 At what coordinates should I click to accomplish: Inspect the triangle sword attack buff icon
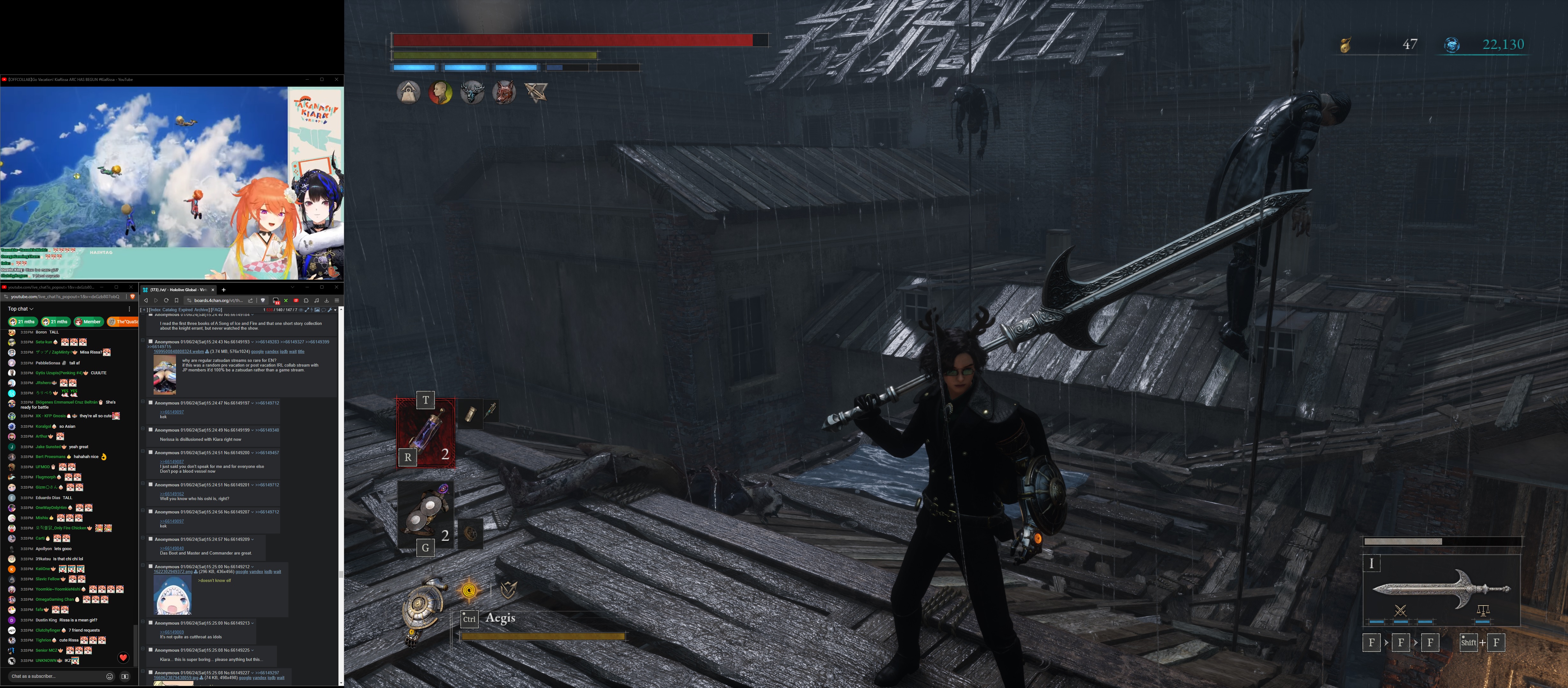point(536,93)
